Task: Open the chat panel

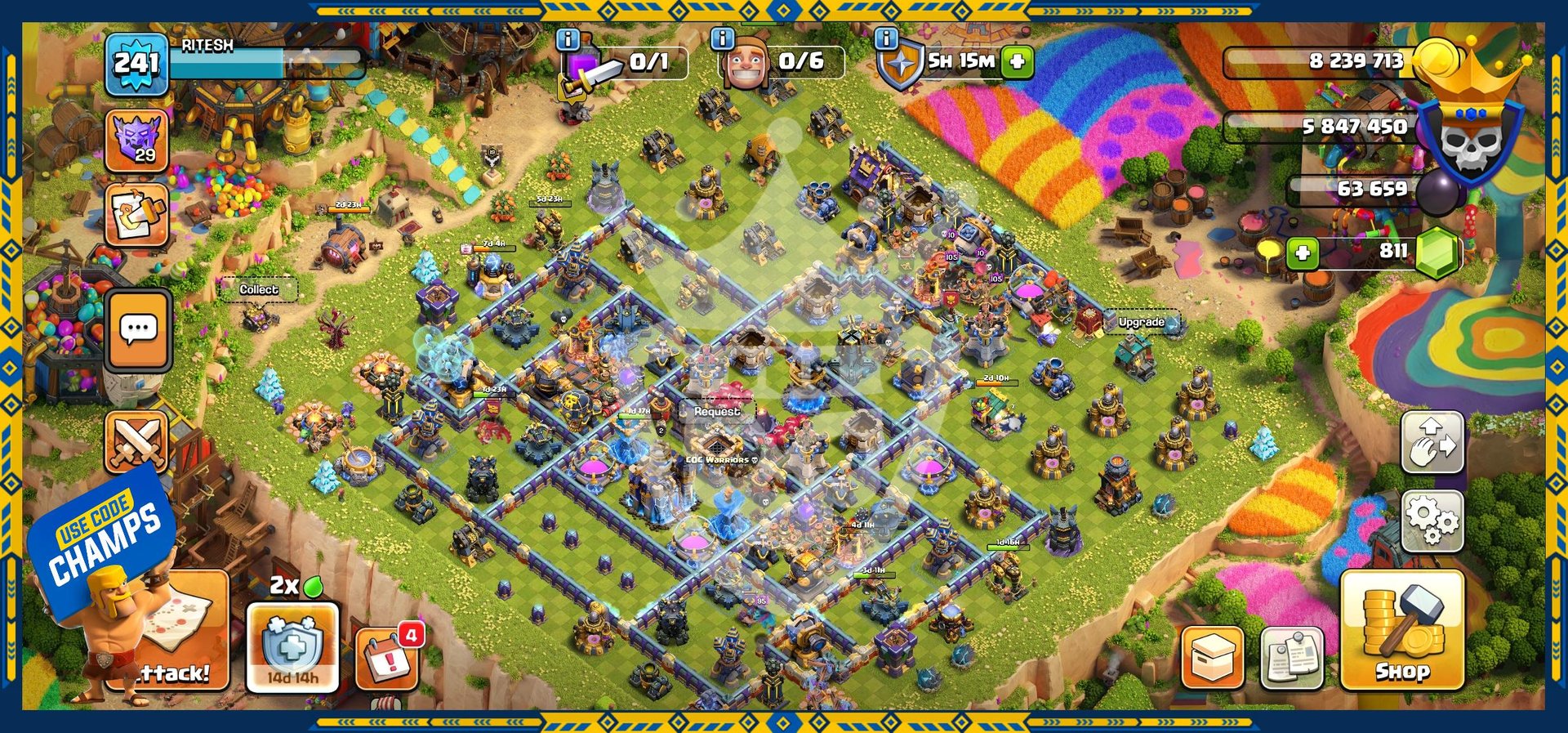Action: pos(138,330)
